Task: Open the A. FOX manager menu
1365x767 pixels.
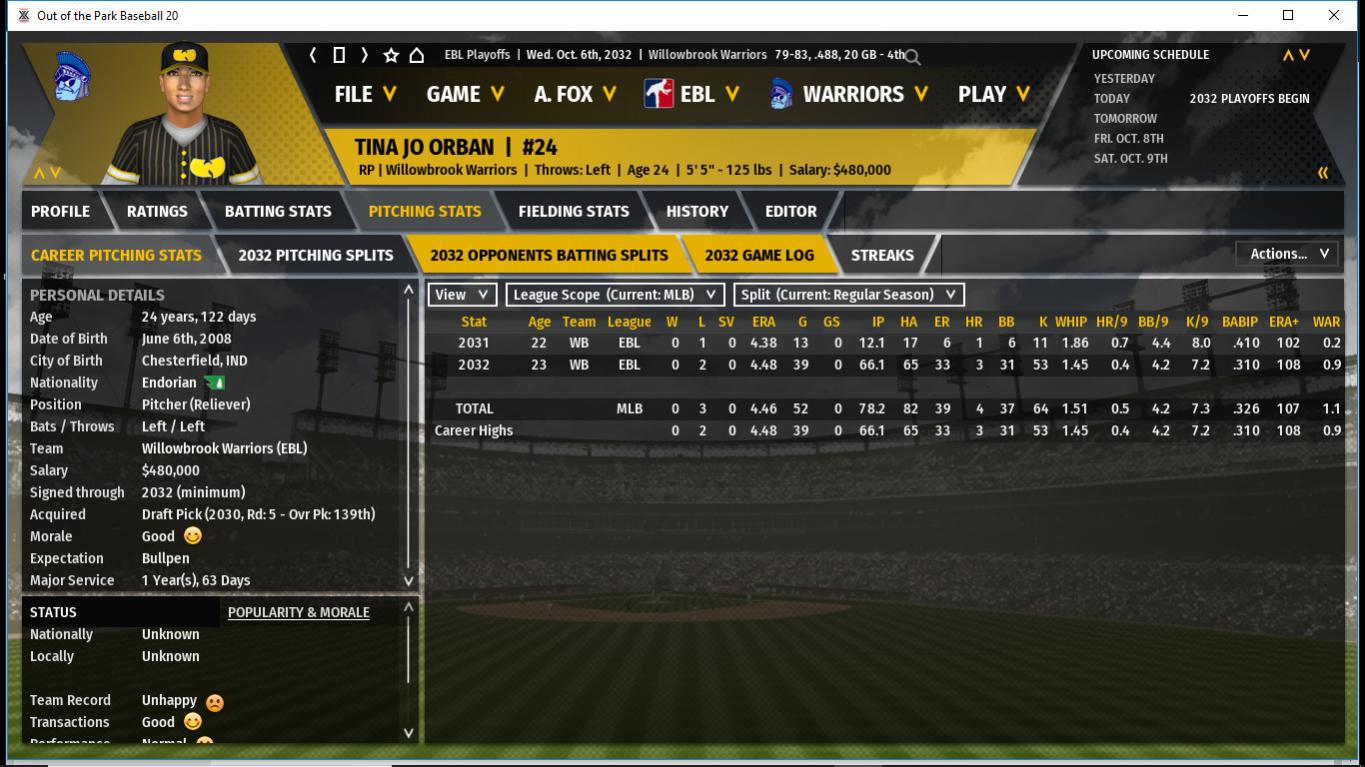Action: [574, 94]
